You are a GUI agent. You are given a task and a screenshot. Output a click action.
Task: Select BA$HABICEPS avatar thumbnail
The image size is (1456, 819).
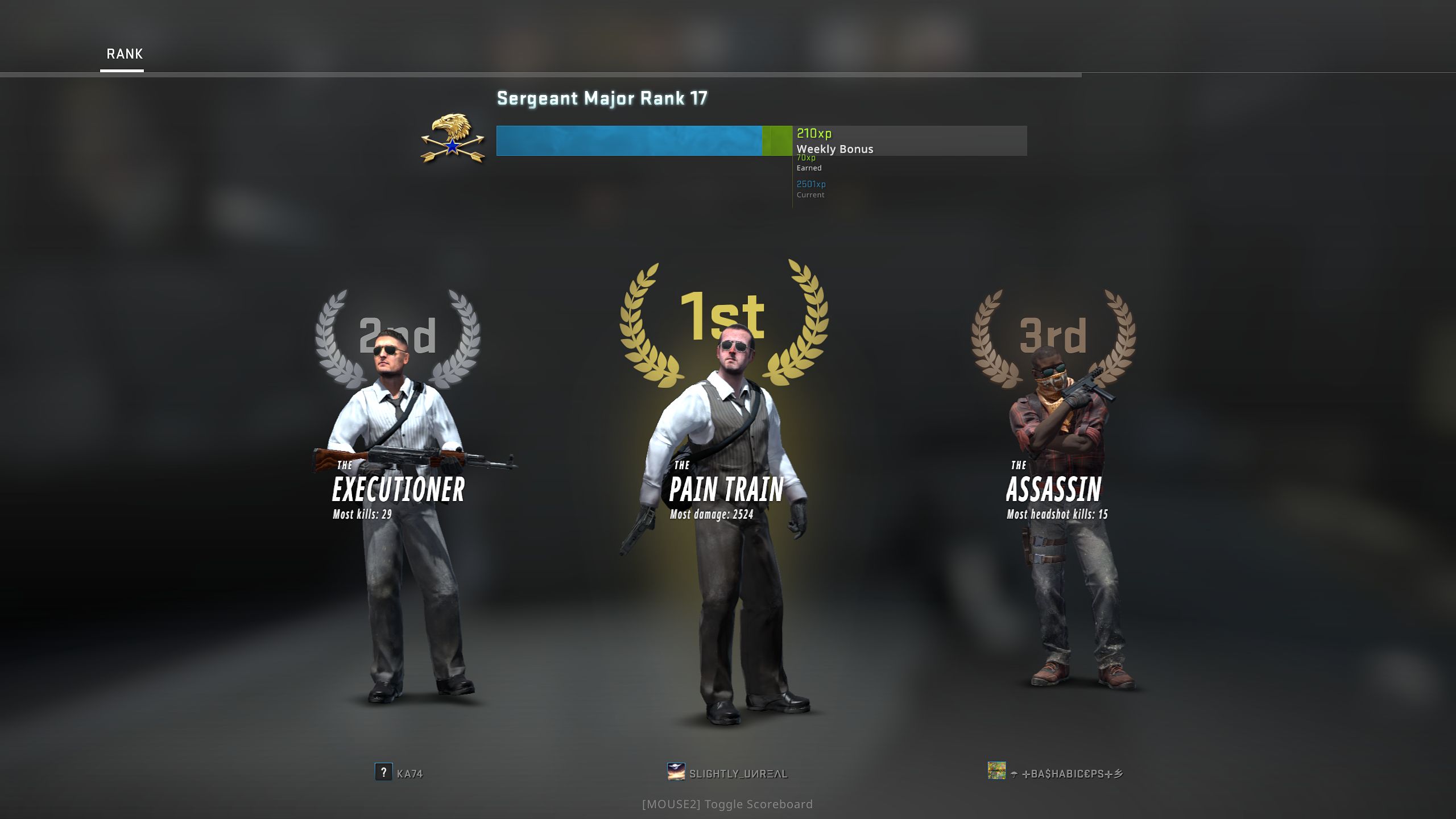996,771
